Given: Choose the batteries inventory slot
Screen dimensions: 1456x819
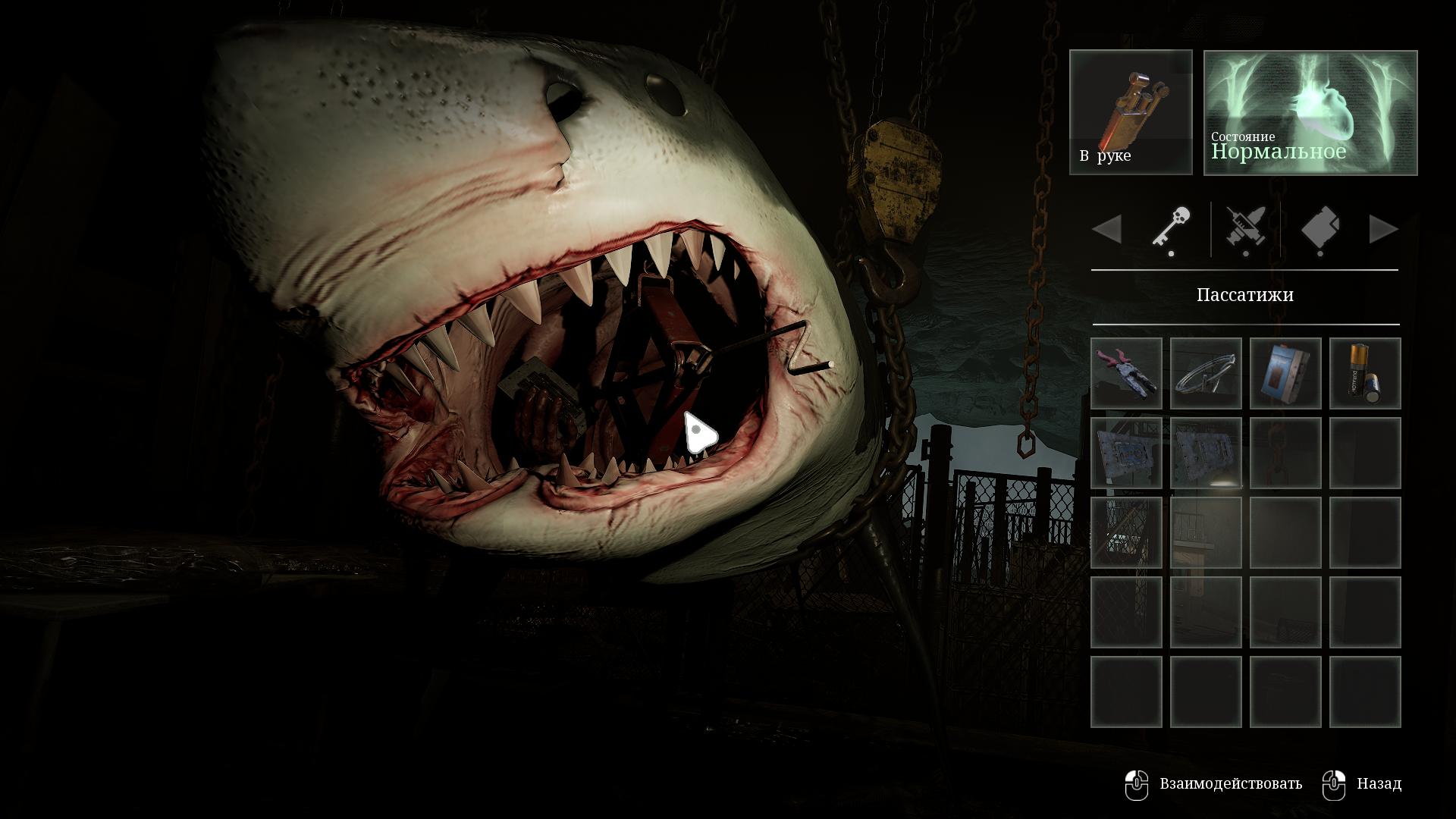Looking at the screenshot, I should click(x=1365, y=373).
